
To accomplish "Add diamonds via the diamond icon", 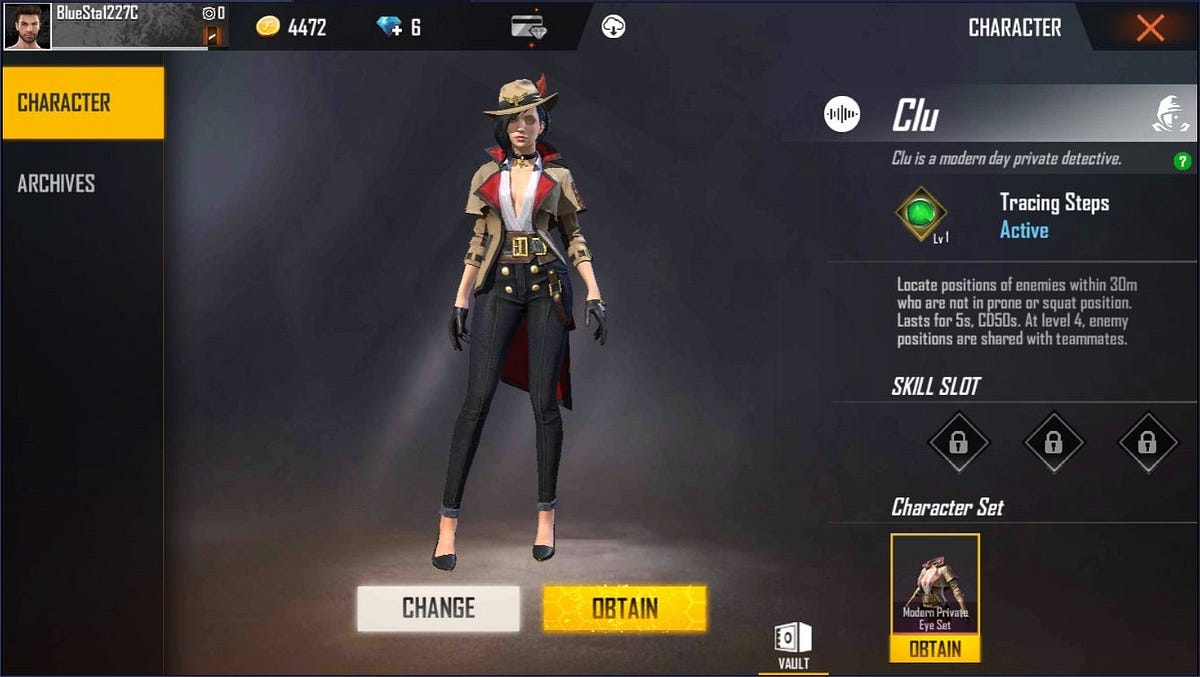I will point(390,27).
